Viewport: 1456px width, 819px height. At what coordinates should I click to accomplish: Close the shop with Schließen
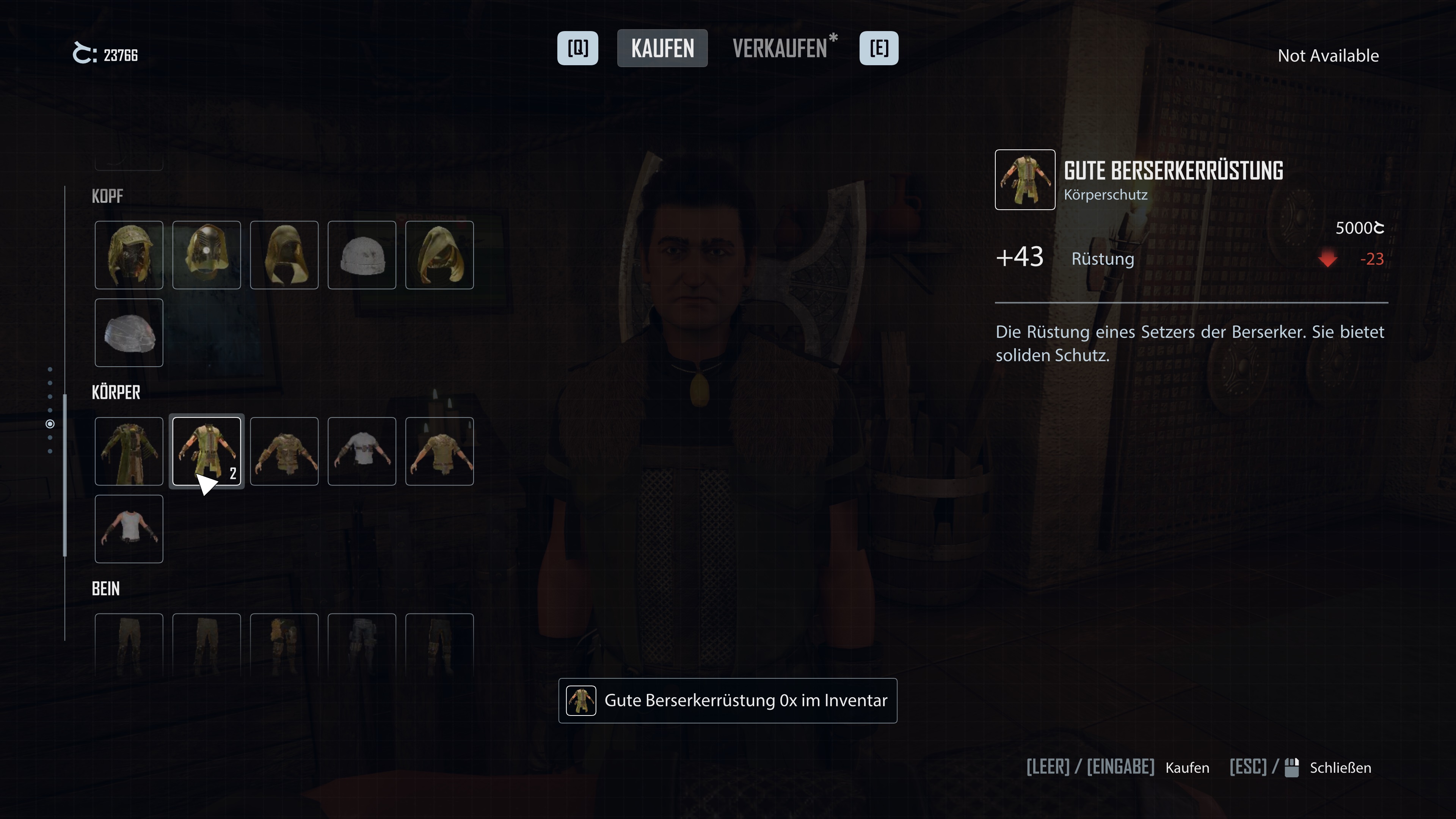(x=1340, y=767)
